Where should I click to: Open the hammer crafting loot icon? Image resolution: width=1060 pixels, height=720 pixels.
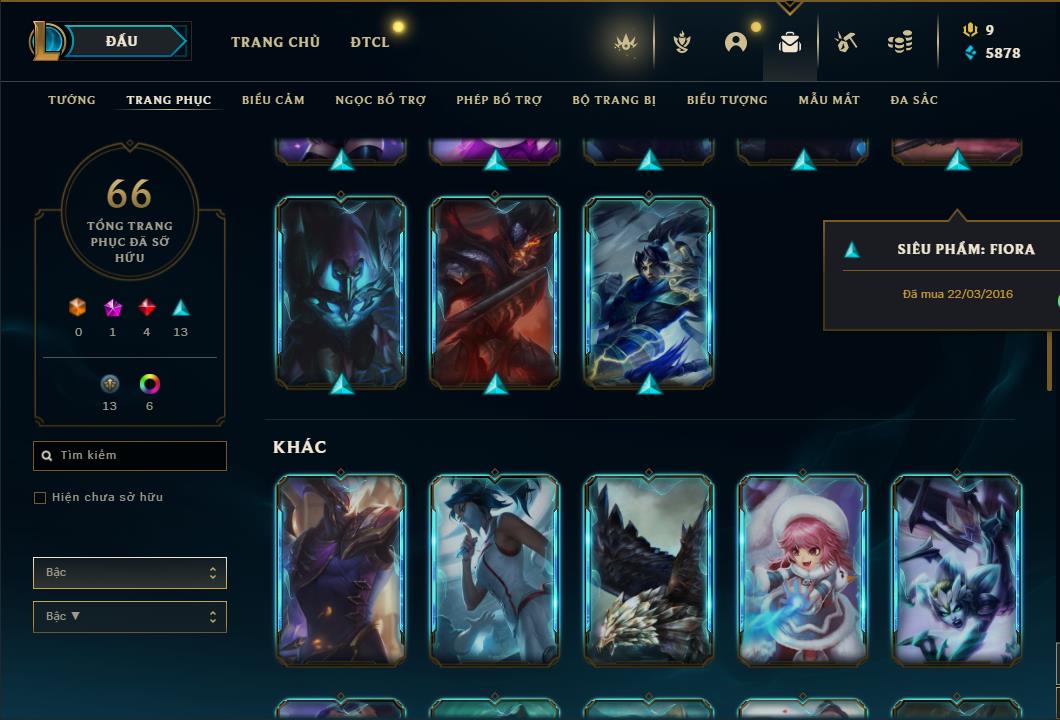(x=845, y=42)
